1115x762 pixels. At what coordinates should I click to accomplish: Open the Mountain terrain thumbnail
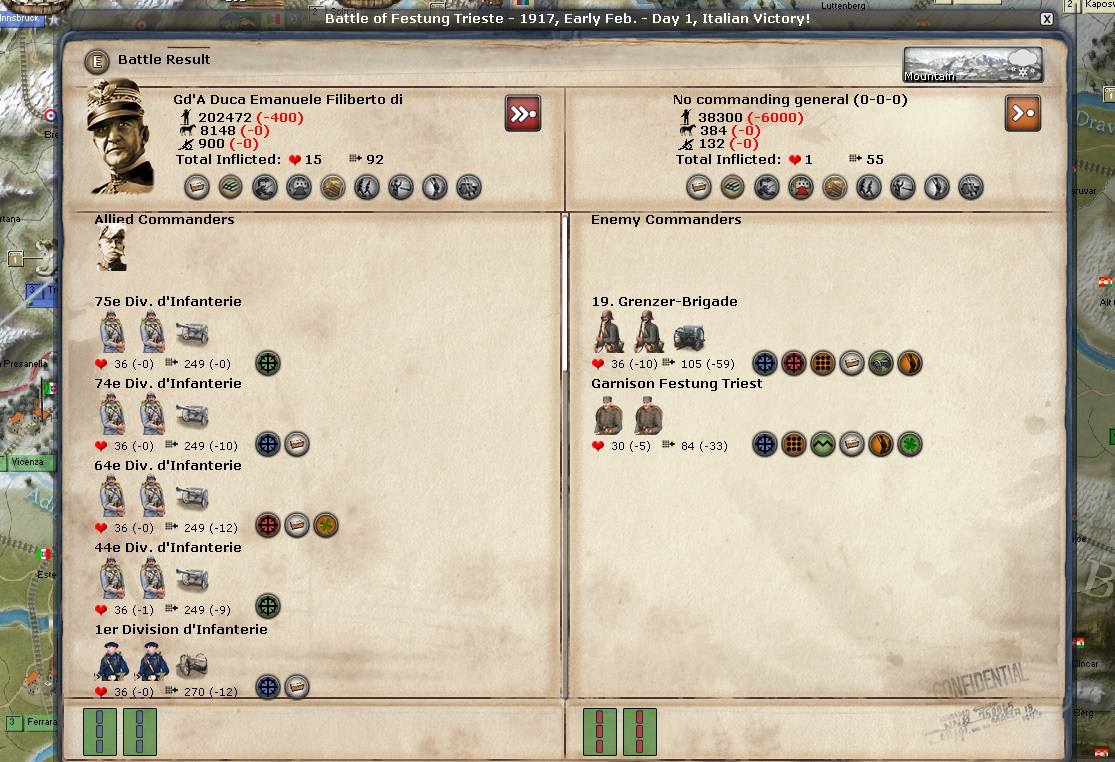(972, 65)
